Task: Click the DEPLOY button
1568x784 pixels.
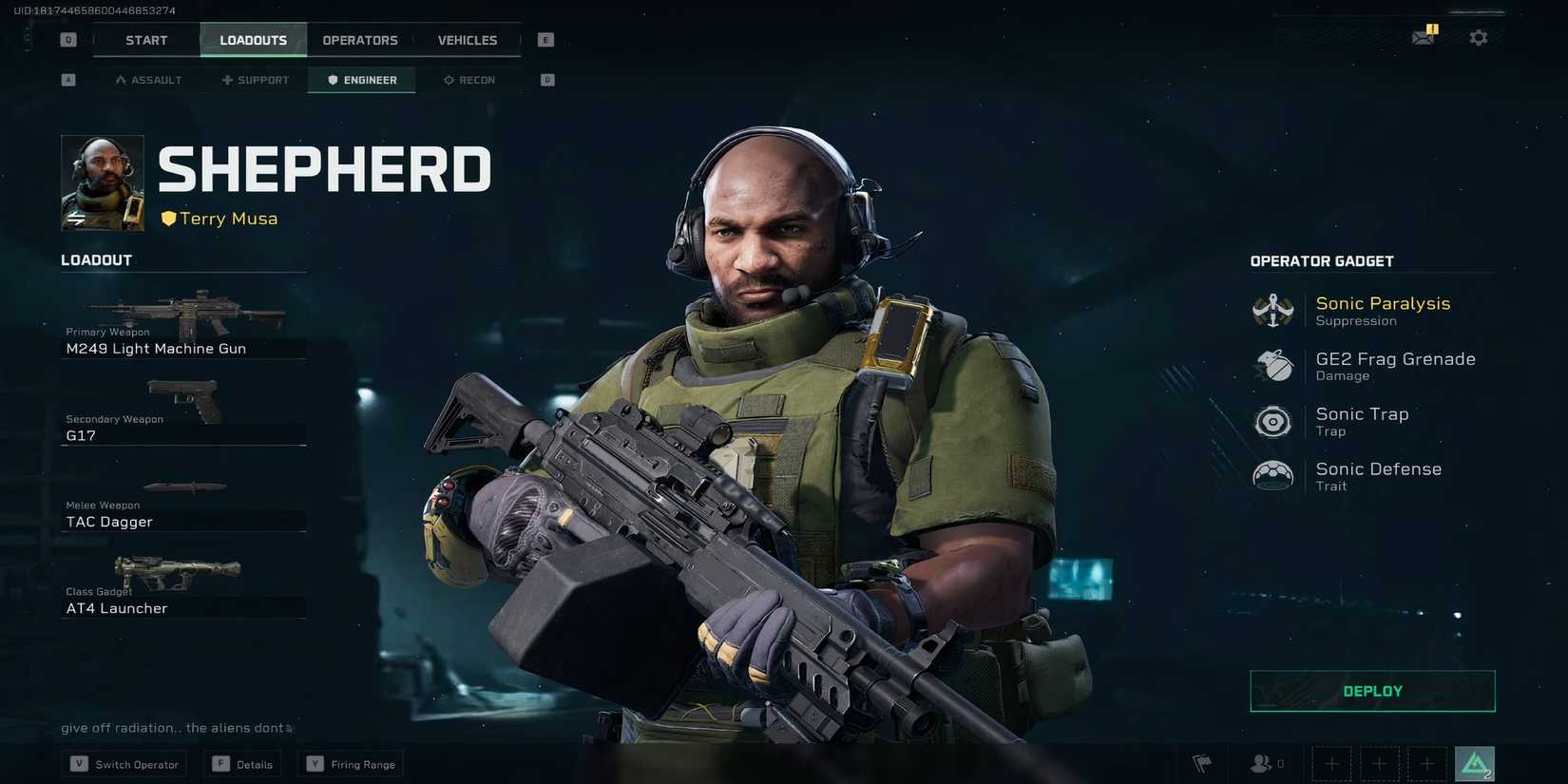Action: click(x=1372, y=691)
